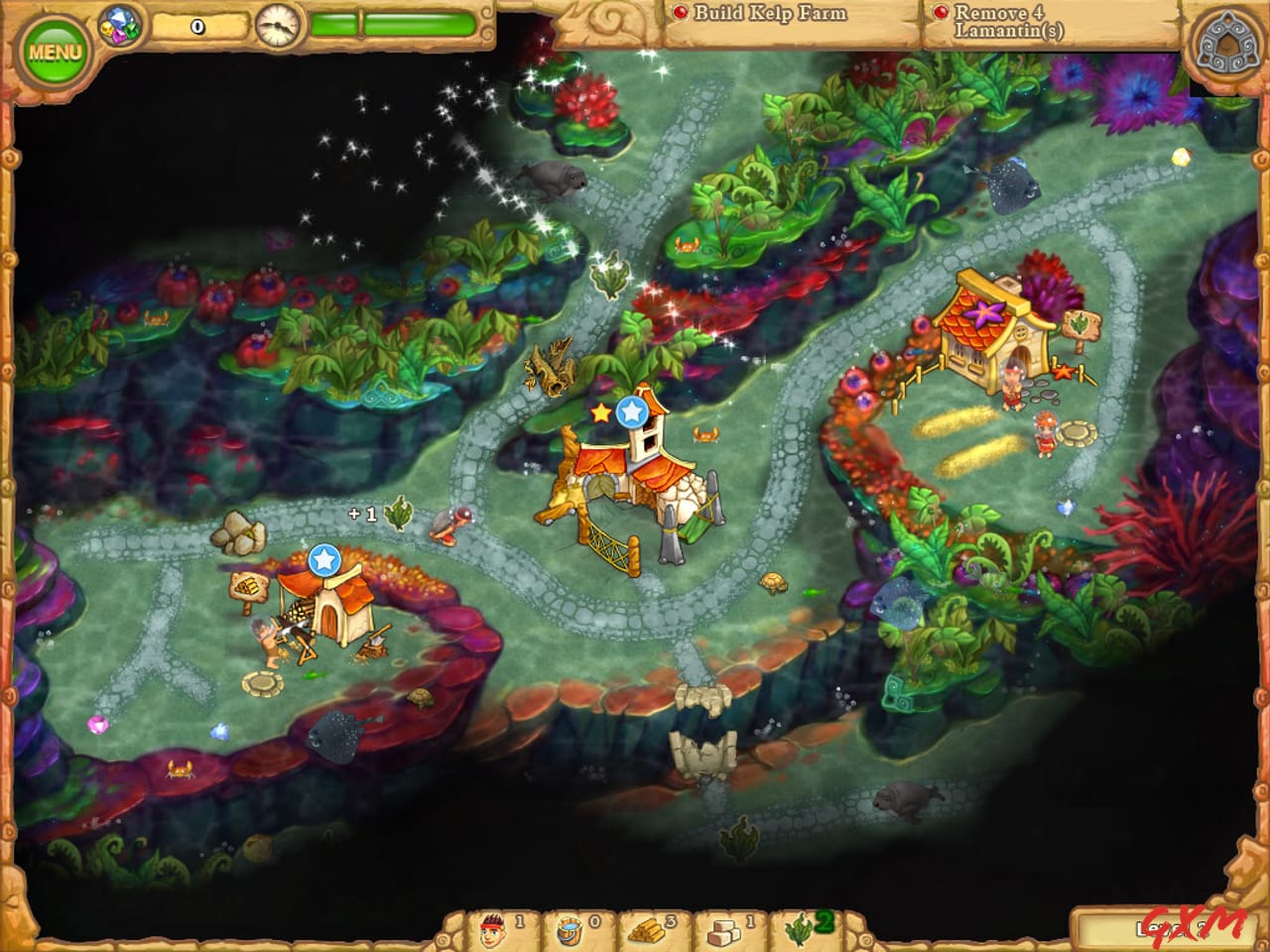Click the worker head resource icon
Image resolution: width=1270 pixels, height=952 pixels.
pyautogui.click(x=491, y=926)
